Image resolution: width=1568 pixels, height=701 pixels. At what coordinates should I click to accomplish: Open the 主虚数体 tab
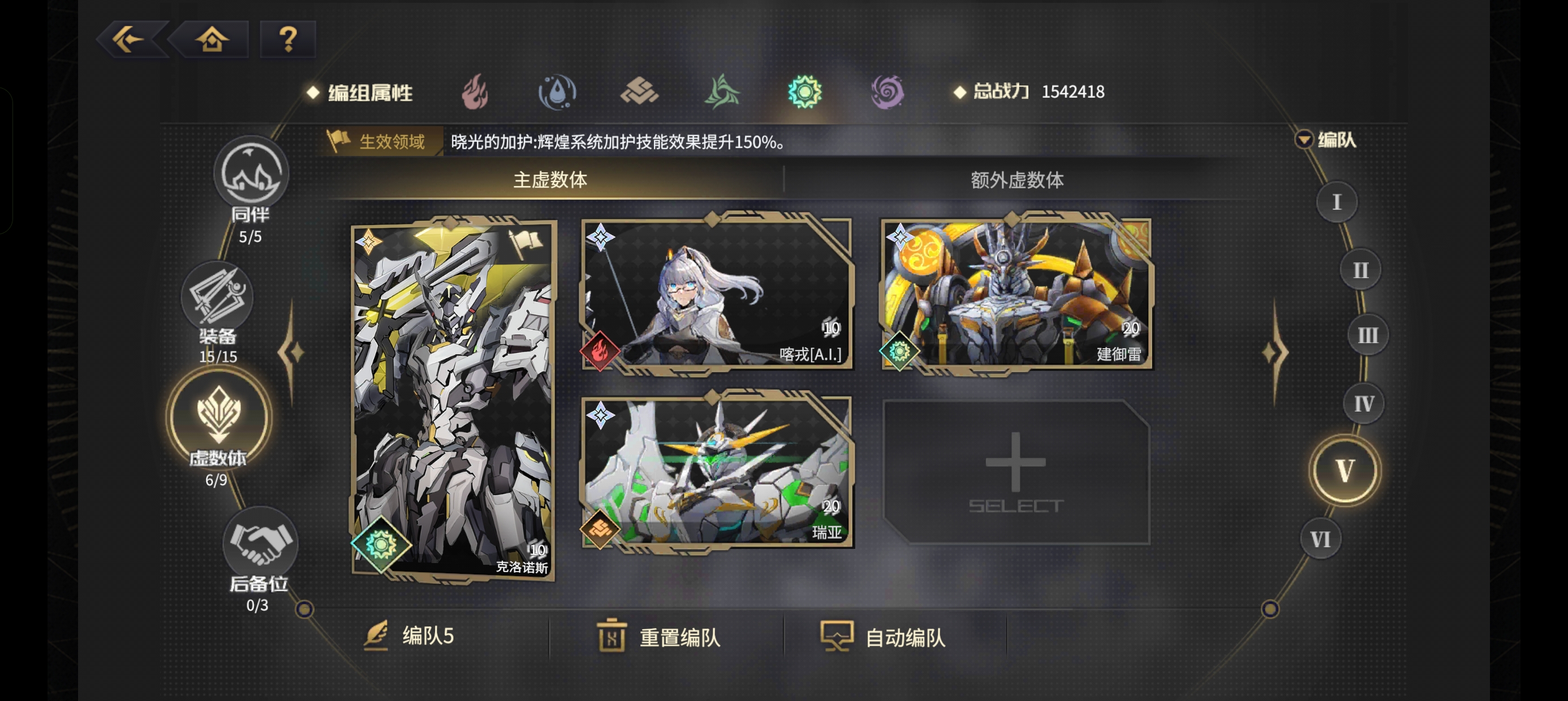pos(552,179)
